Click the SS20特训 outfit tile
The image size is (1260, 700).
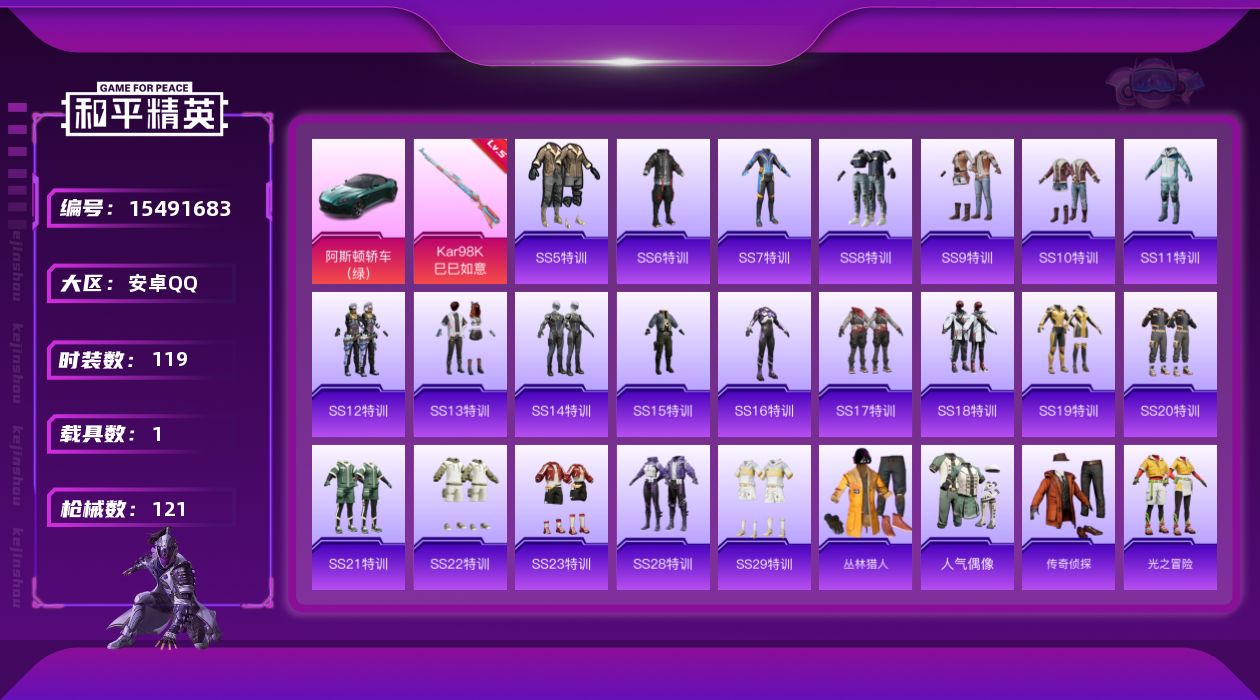pyautogui.click(x=1170, y=364)
